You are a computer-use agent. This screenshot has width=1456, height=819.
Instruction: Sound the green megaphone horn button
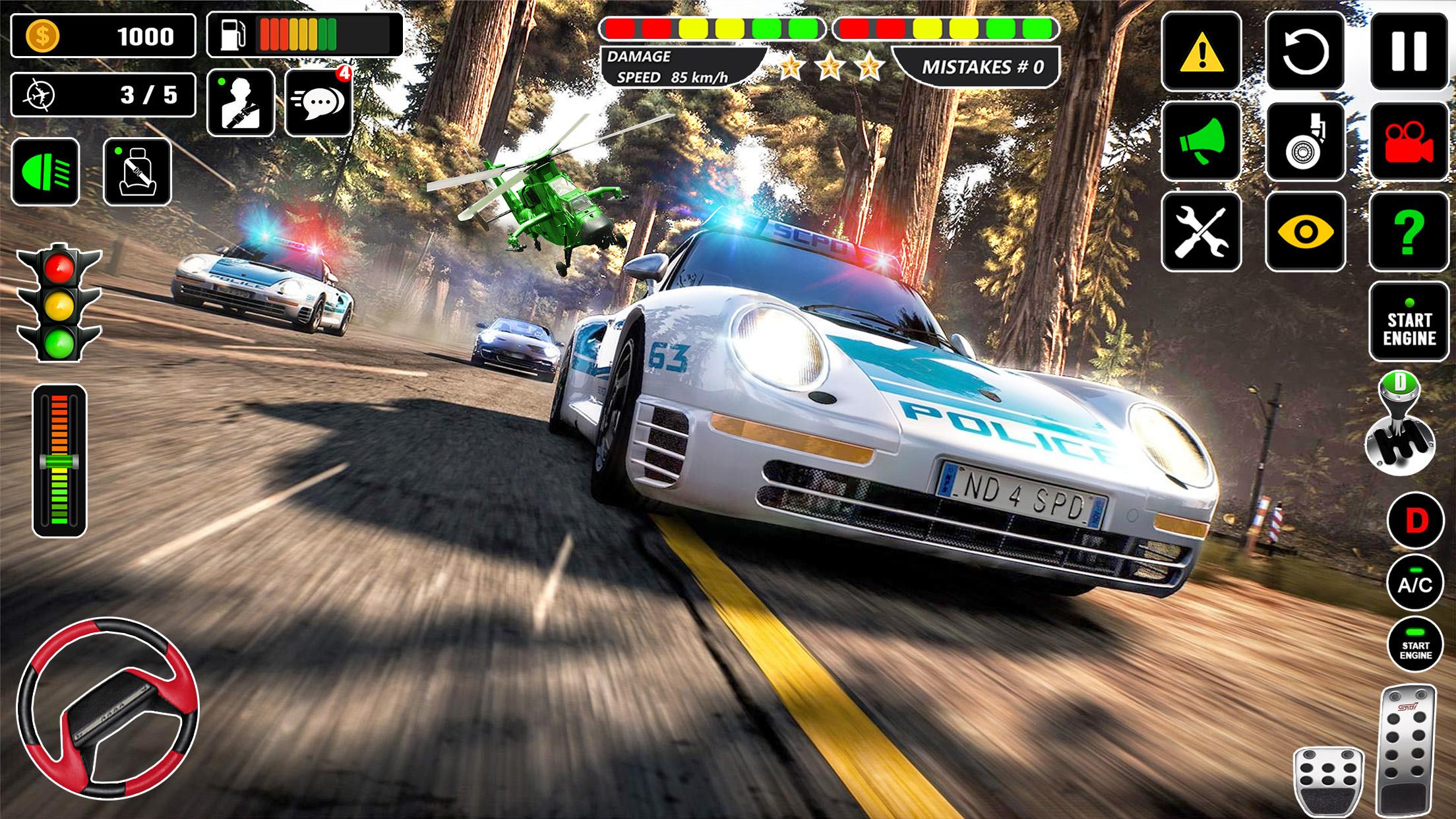pos(1201,140)
